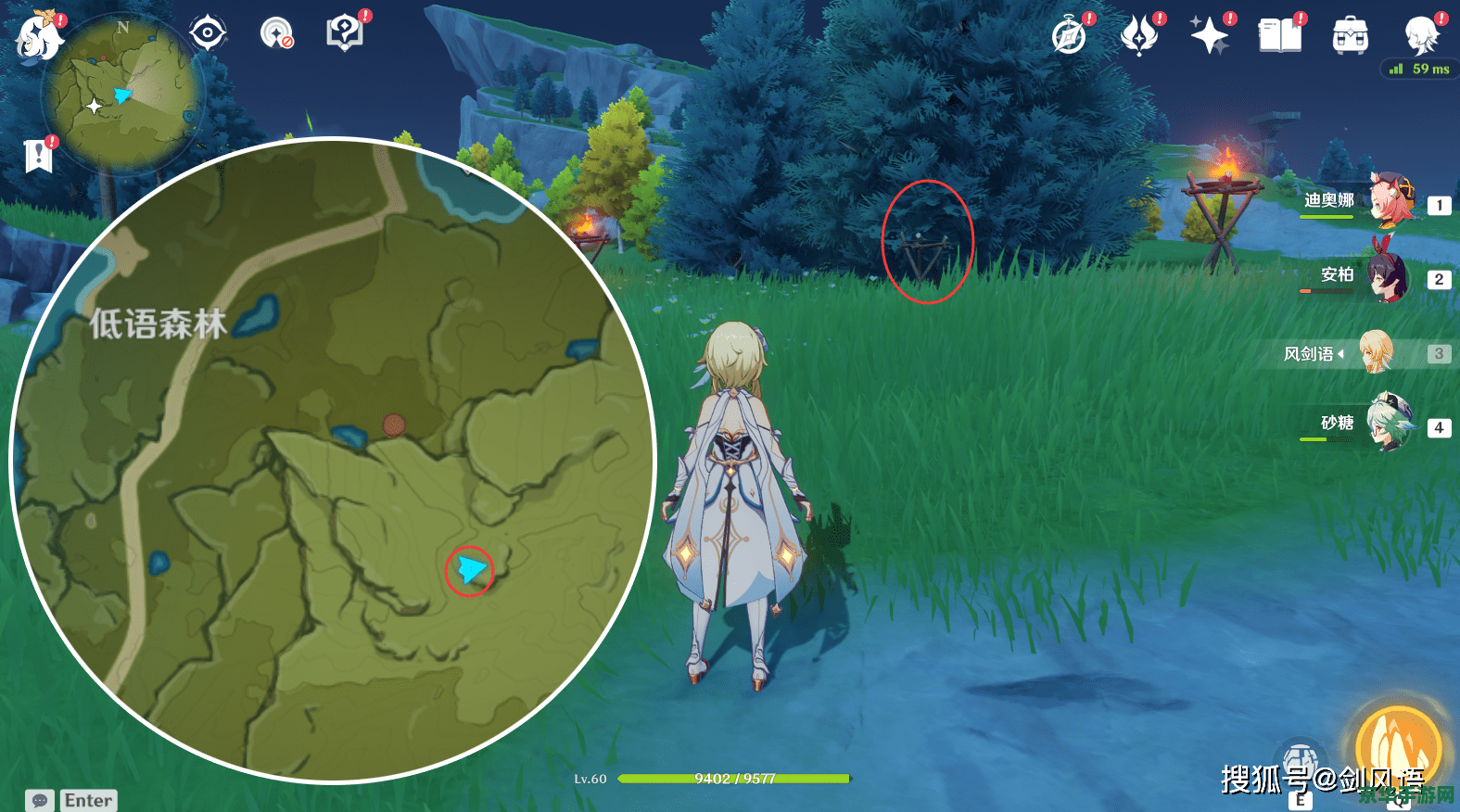Activate the Elemental Sight eye icon
The height and width of the screenshot is (812, 1460).
click(208, 33)
